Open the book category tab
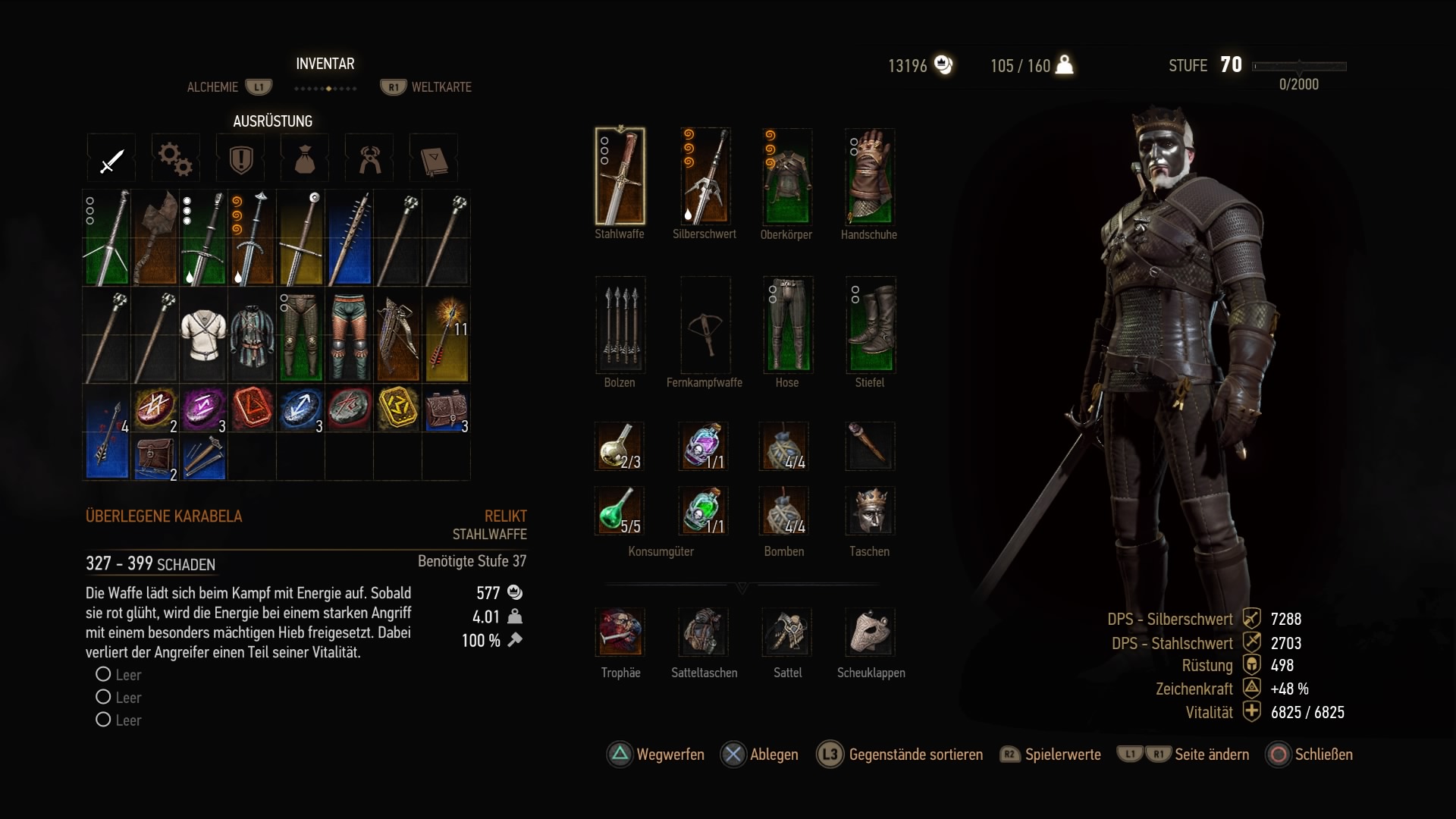 pos(434,159)
